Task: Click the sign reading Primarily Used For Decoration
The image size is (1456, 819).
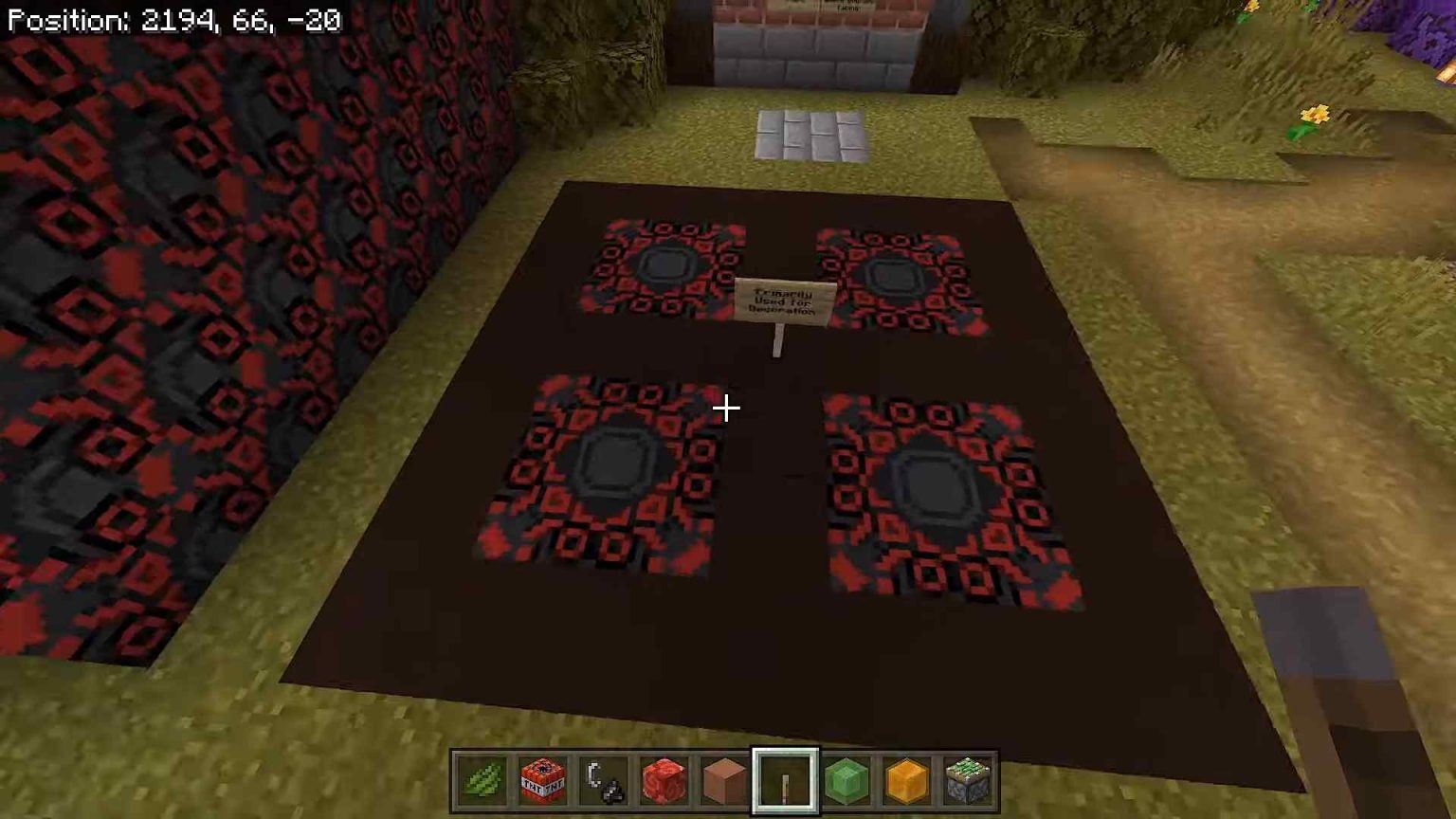Action: coord(783,301)
